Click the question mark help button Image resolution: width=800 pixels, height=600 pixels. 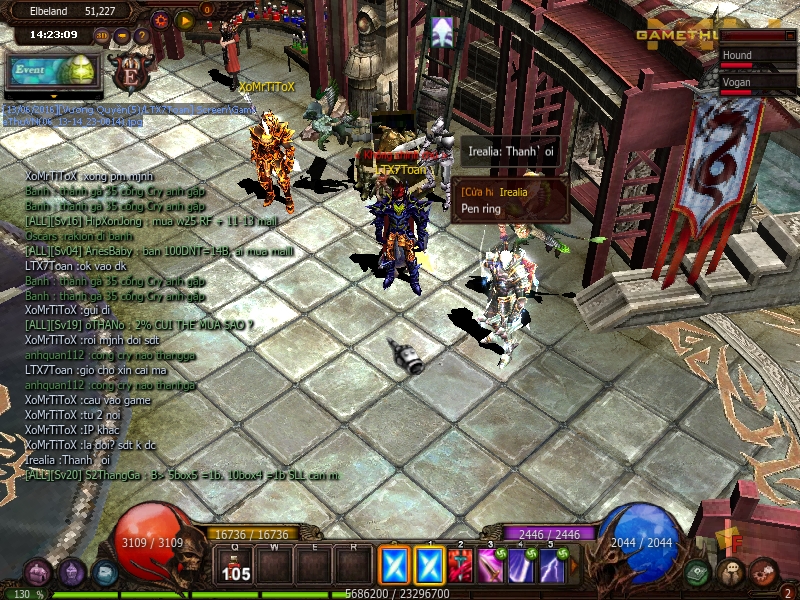[x=142, y=36]
